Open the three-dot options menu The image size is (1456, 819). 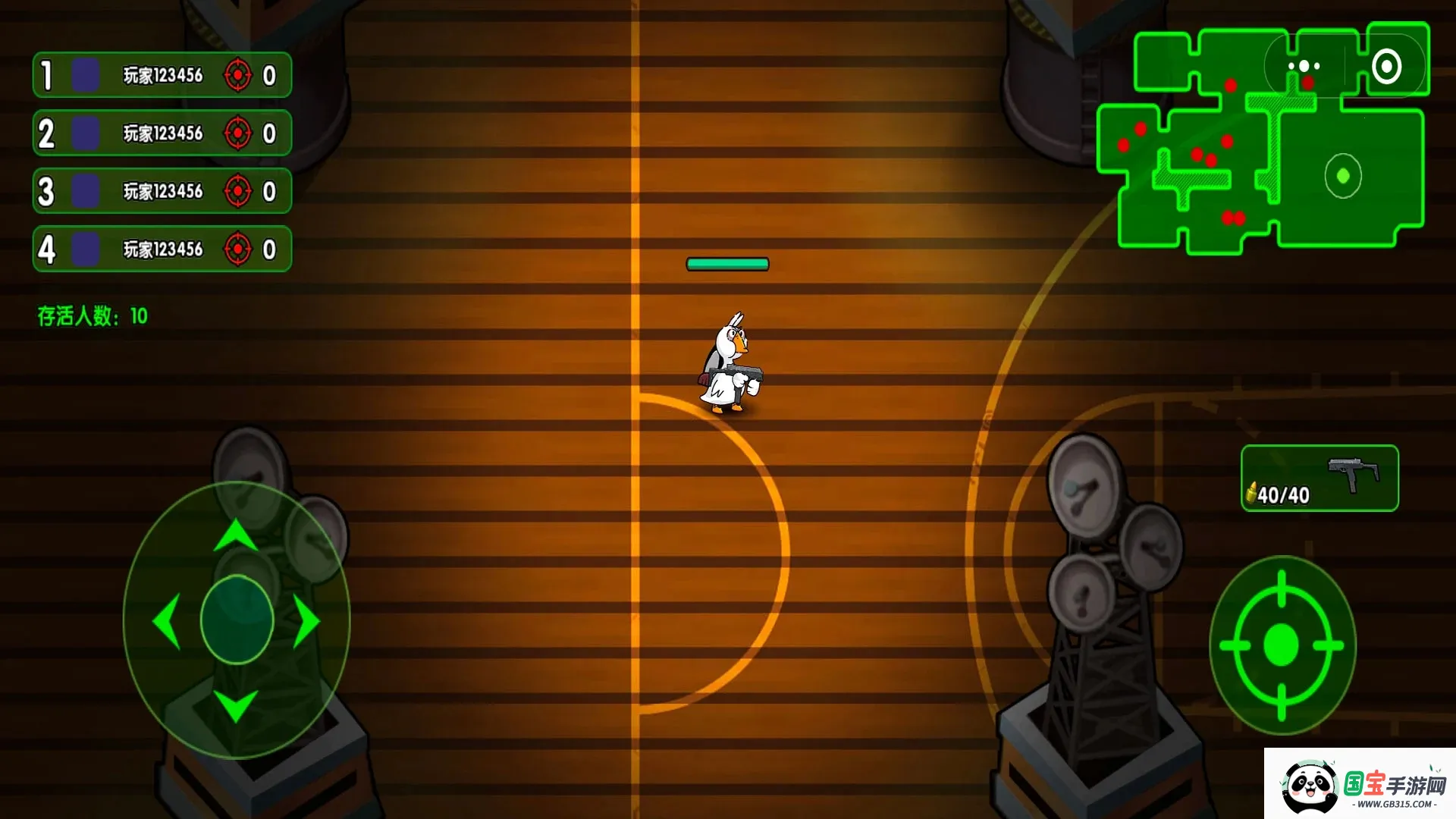1304,67
